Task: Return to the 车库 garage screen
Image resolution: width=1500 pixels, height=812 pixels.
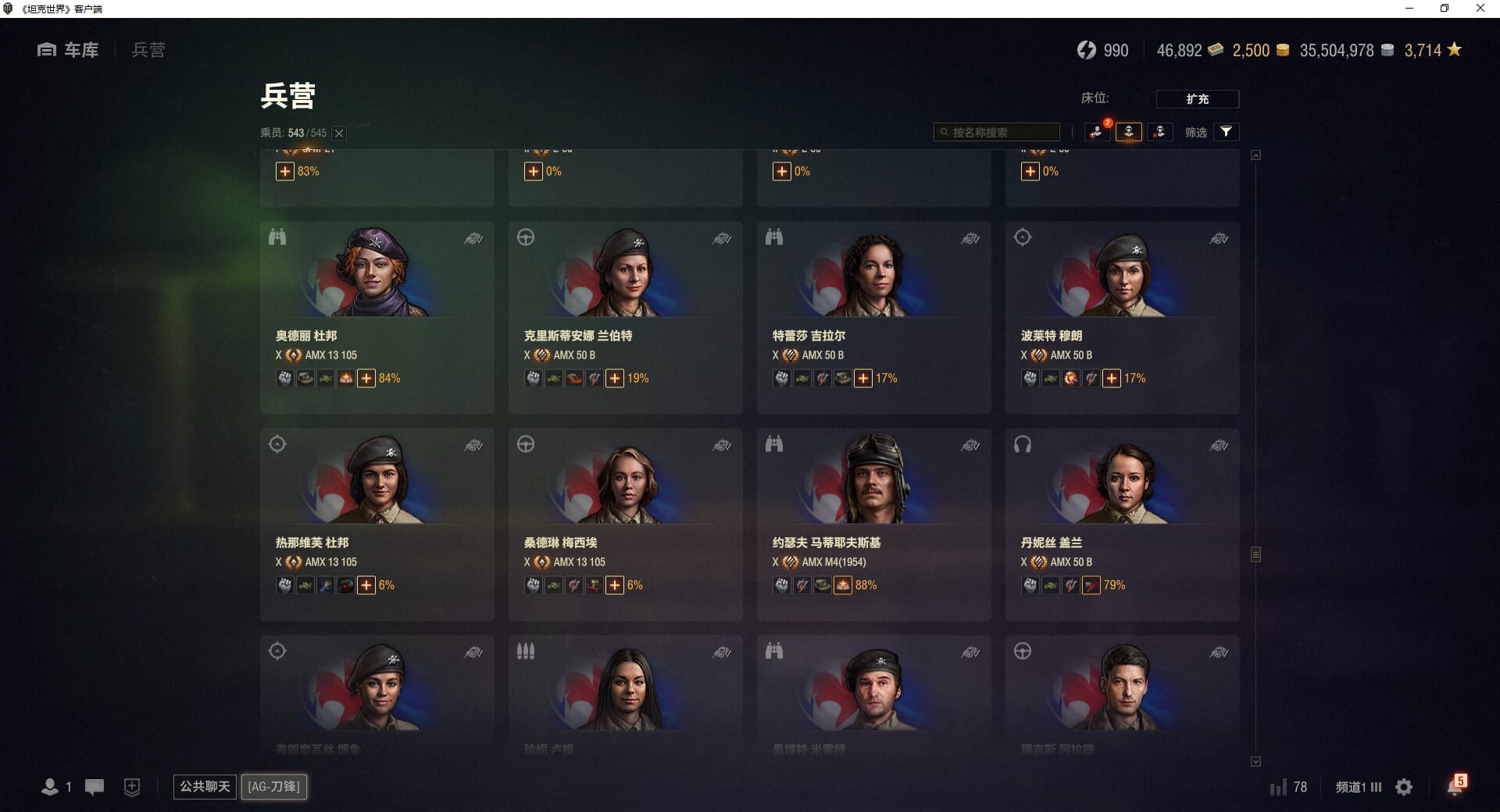Action: click(68, 50)
